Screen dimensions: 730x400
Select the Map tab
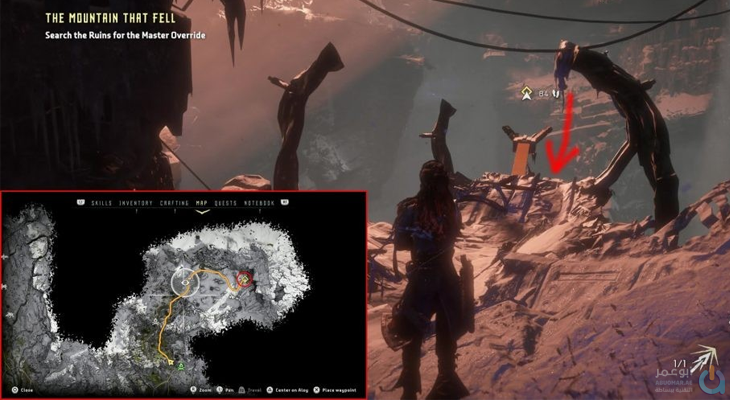203,203
